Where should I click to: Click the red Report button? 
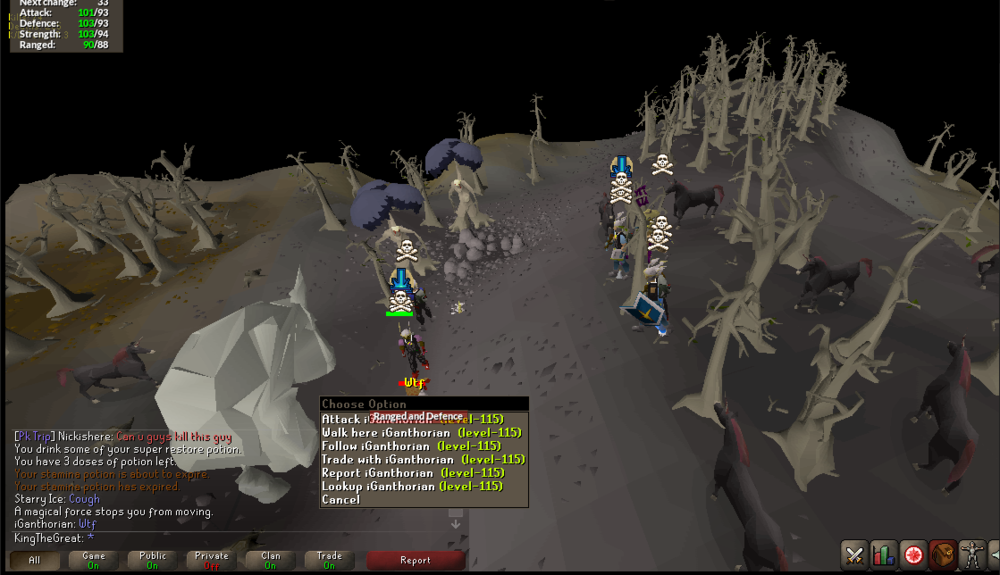415,560
